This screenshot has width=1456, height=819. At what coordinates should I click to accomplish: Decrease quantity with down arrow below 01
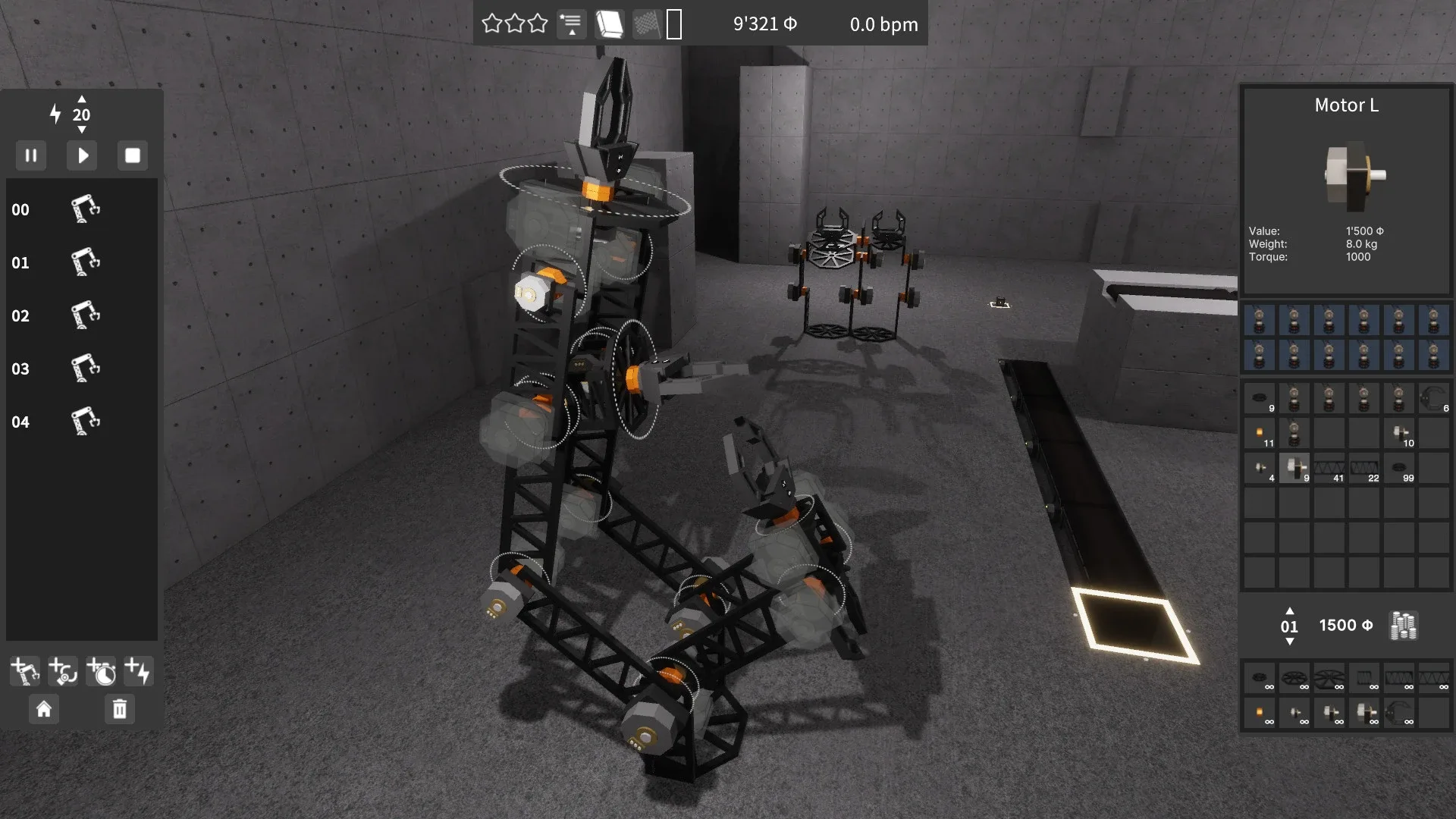pos(1289,642)
